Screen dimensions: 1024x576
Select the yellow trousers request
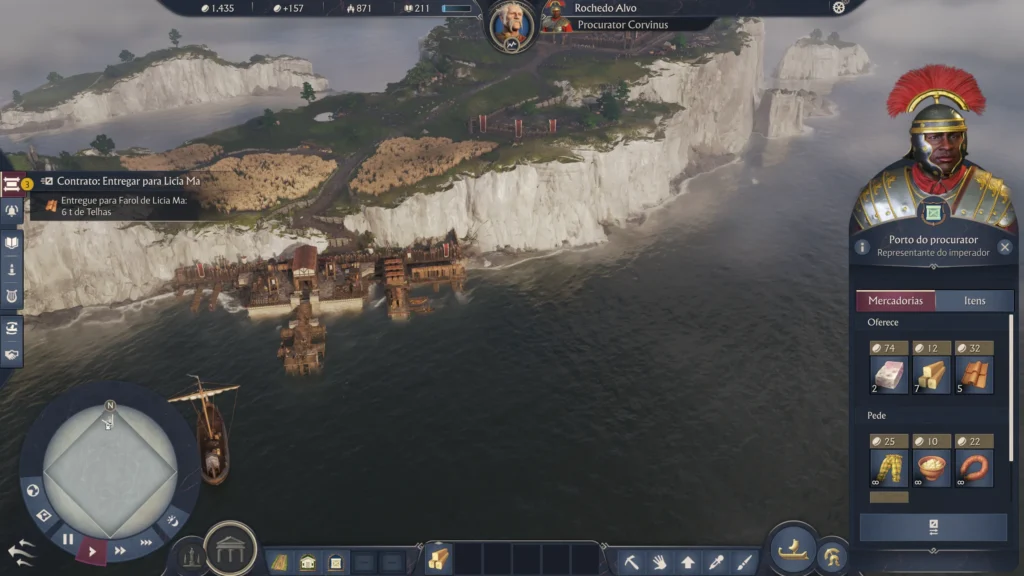pyautogui.click(x=889, y=461)
